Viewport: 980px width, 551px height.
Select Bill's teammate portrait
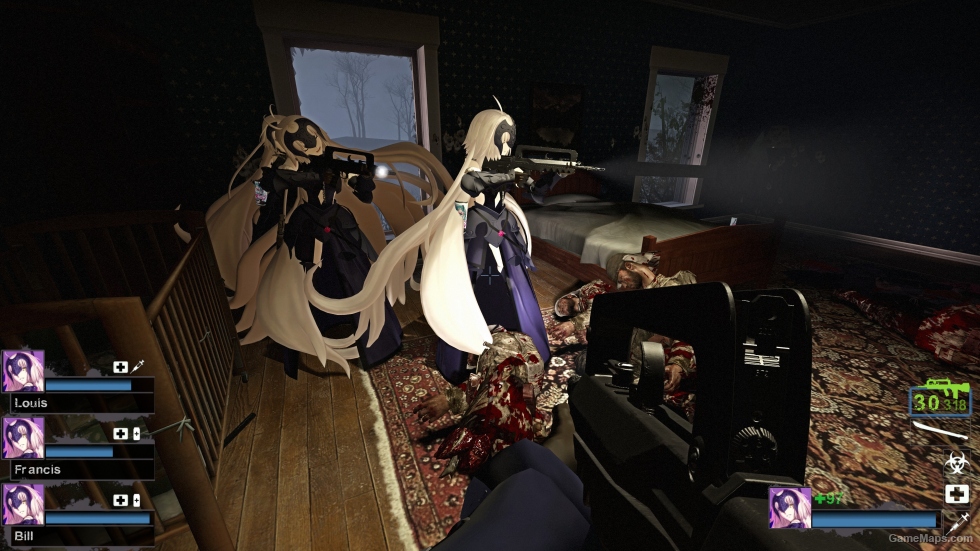23,505
